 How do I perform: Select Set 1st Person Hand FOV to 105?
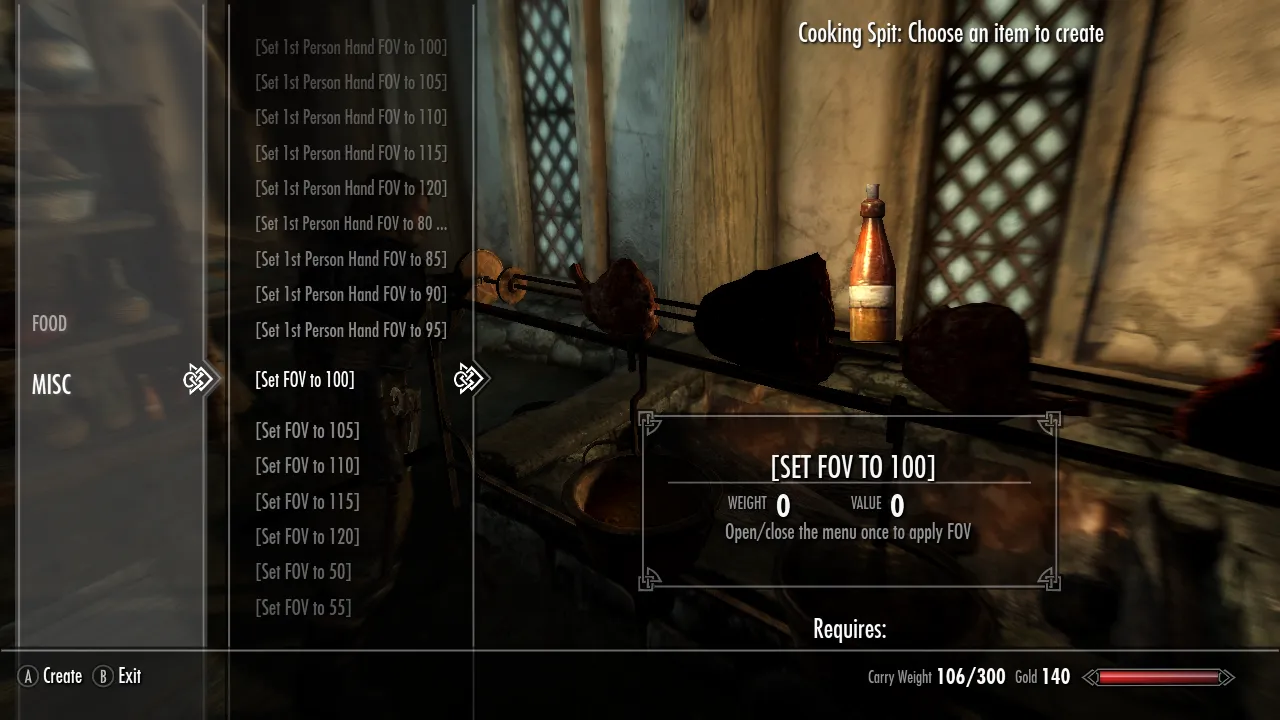[351, 82]
